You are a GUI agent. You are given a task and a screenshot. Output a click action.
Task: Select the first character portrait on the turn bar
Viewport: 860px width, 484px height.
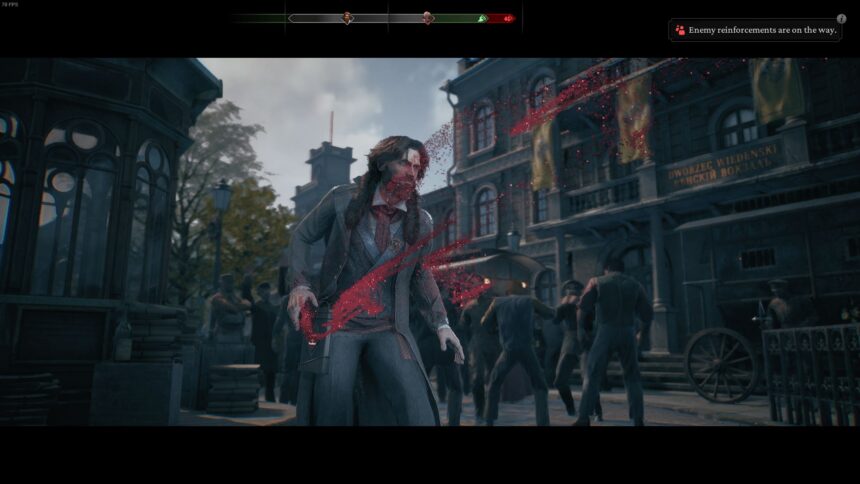click(x=347, y=18)
